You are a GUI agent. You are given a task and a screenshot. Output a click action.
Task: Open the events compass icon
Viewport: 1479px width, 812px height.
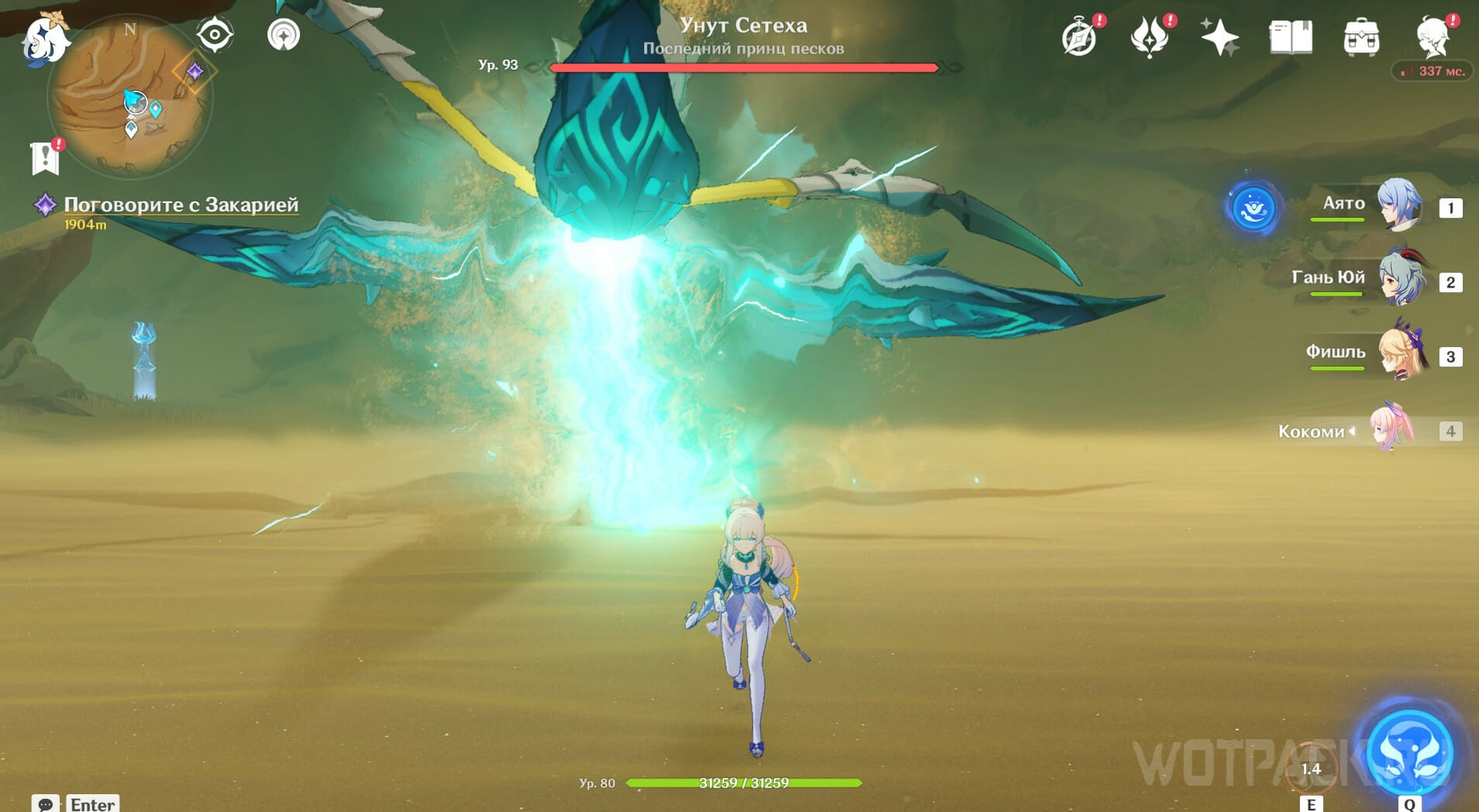(1079, 37)
